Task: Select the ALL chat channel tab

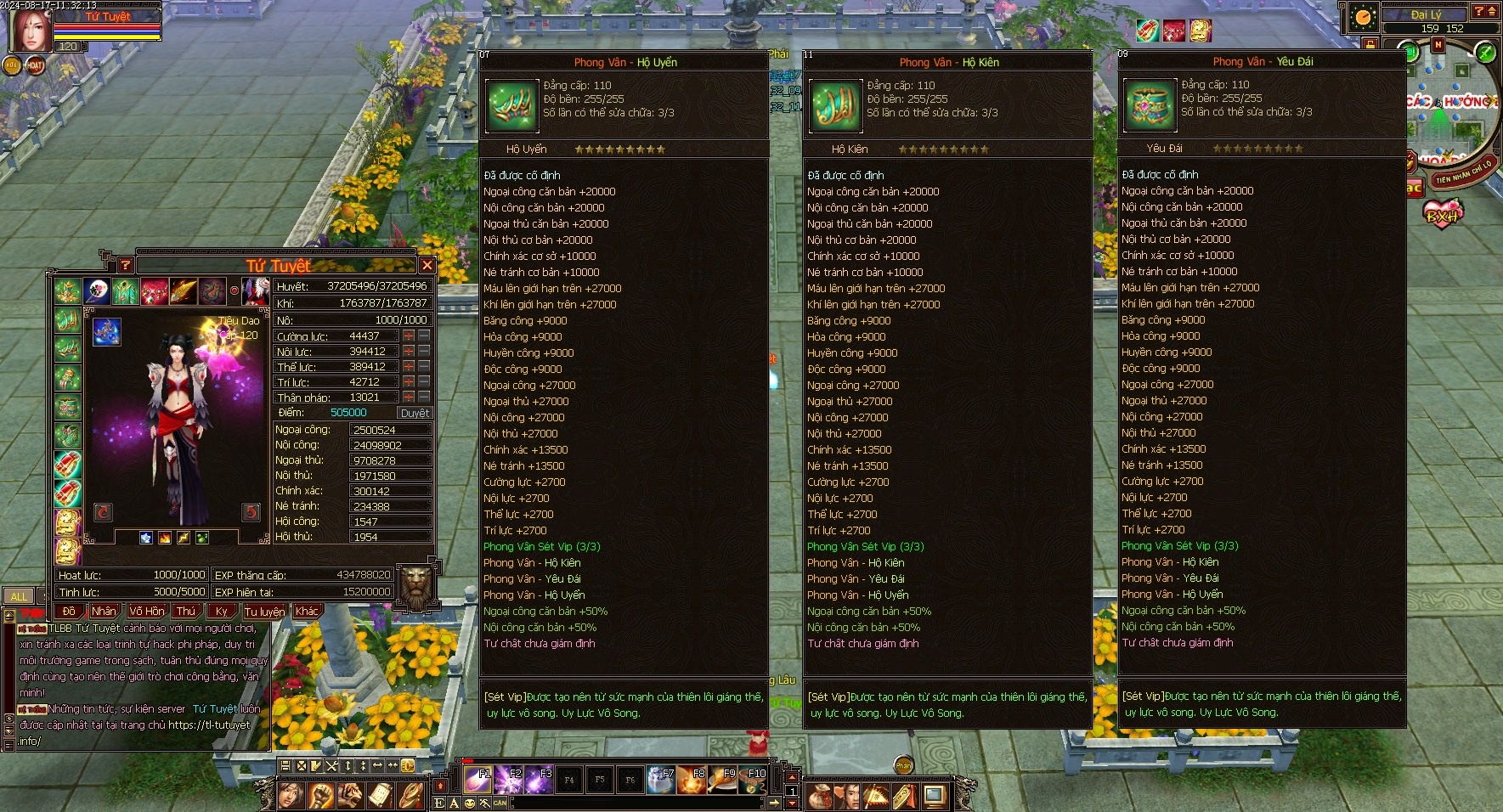Action: point(19,596)
